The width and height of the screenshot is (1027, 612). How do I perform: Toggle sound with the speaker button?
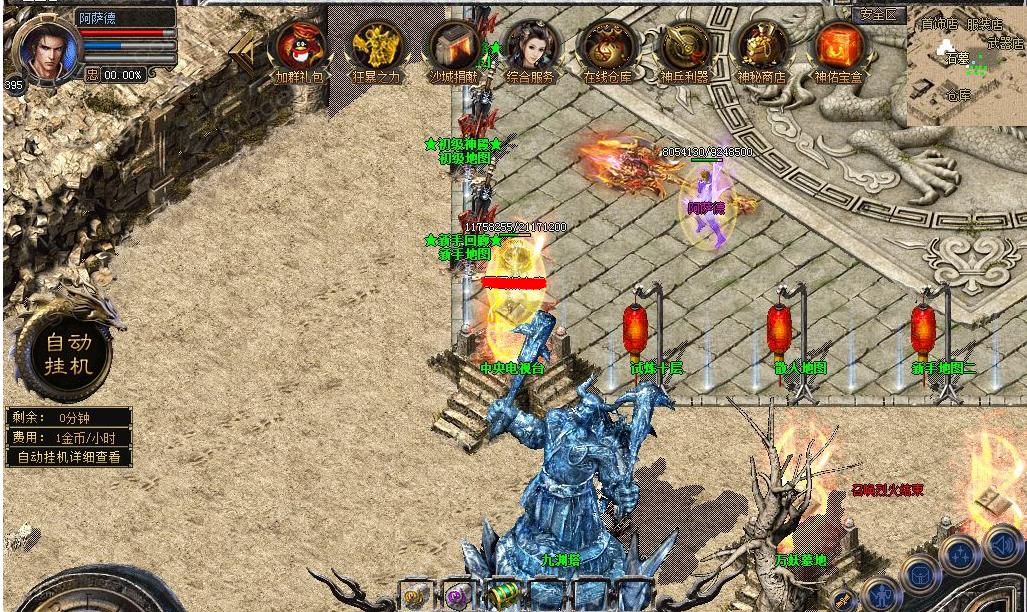click(x=1001, y=545)
